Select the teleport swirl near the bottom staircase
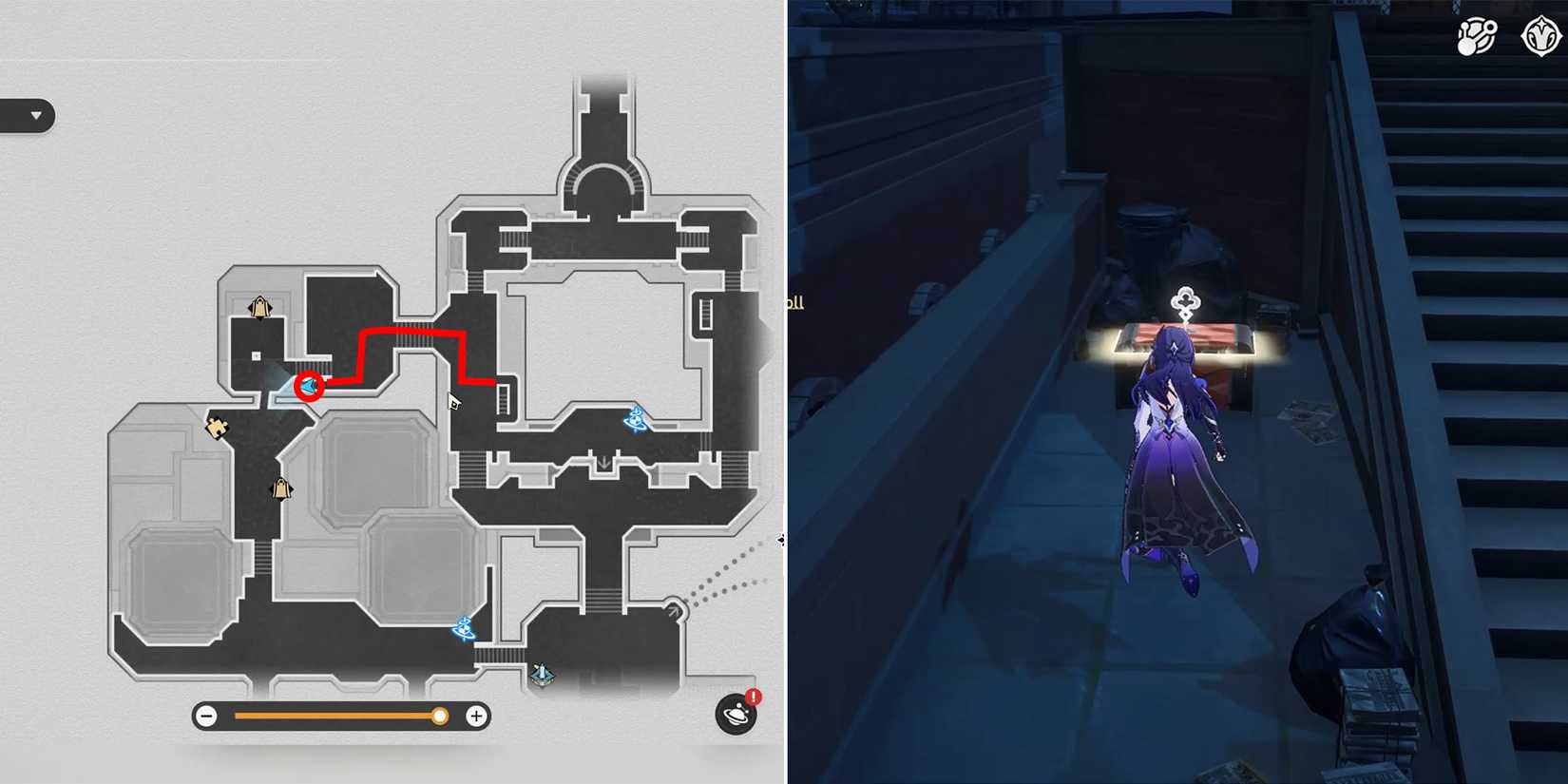Viewport: 1568px width, 784px height. [x=464, y=628]
